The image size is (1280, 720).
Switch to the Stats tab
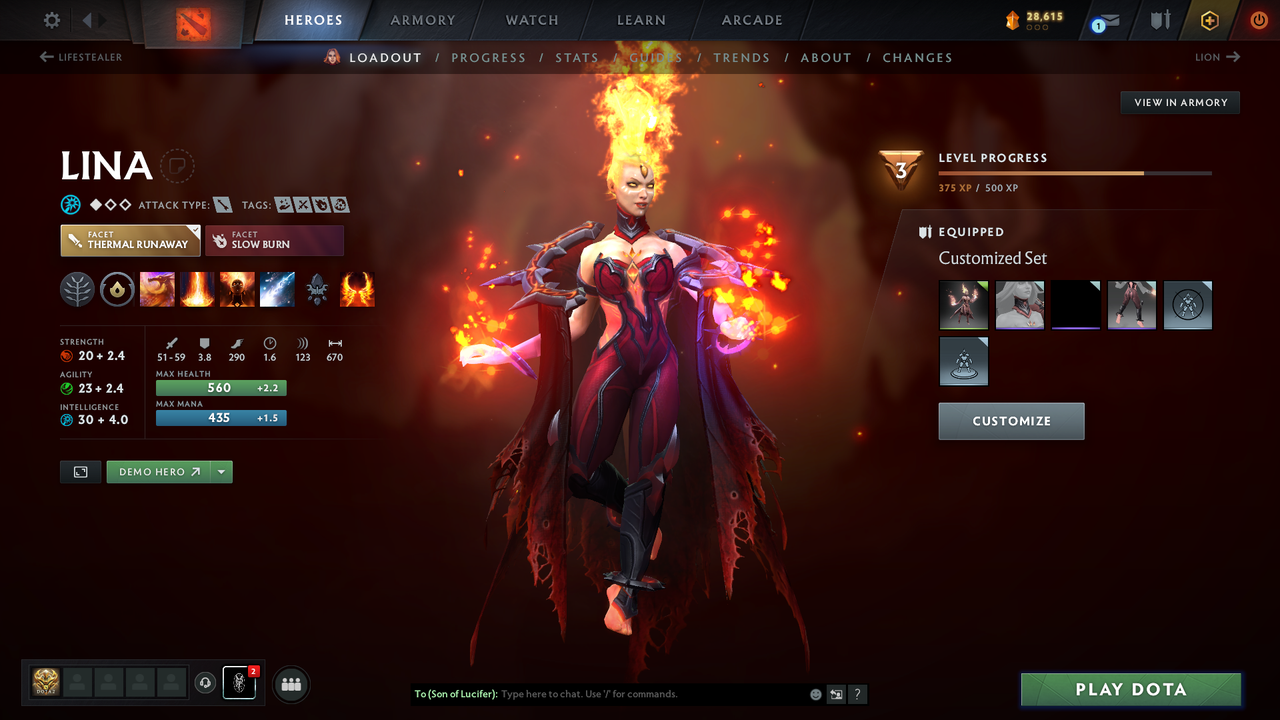[x=577, y=57]
